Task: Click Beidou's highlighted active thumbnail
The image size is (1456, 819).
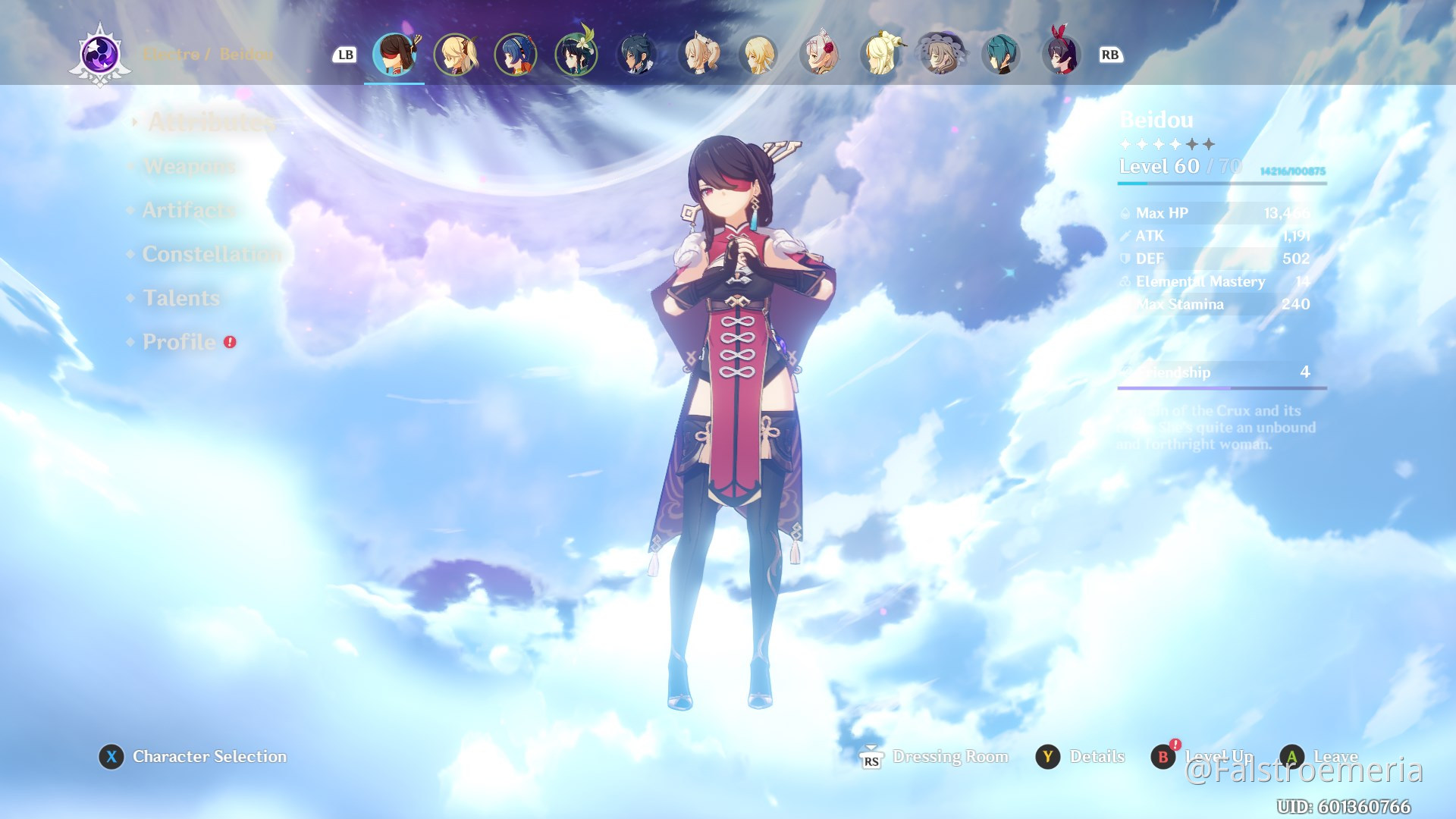Action: [x=394, y=55]
